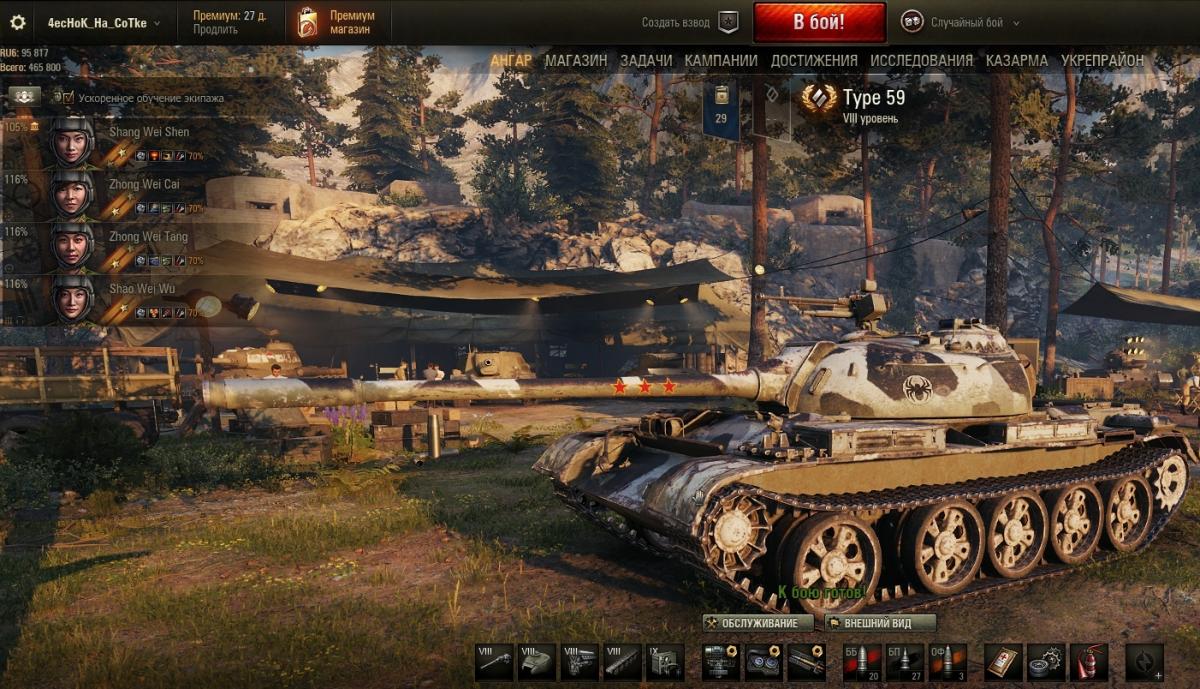Go to the КАМПАНИИ tab
The image size is (1200, 689).
click(x=721, y=60)
